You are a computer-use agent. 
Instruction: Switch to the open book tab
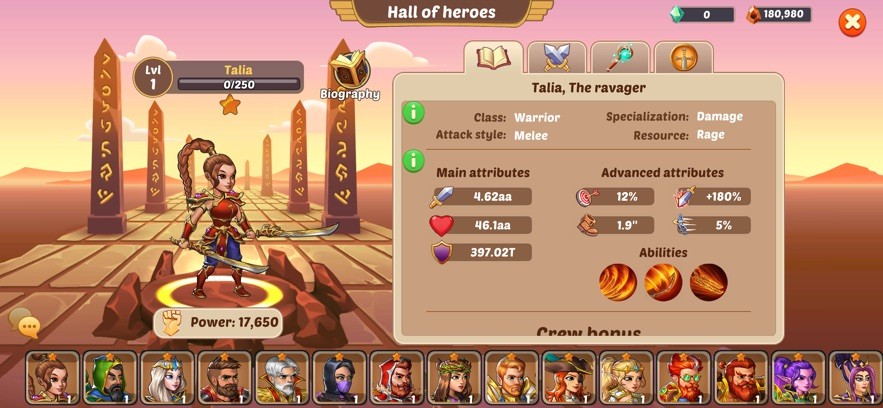pyautogui.click(x=494, y=58)
